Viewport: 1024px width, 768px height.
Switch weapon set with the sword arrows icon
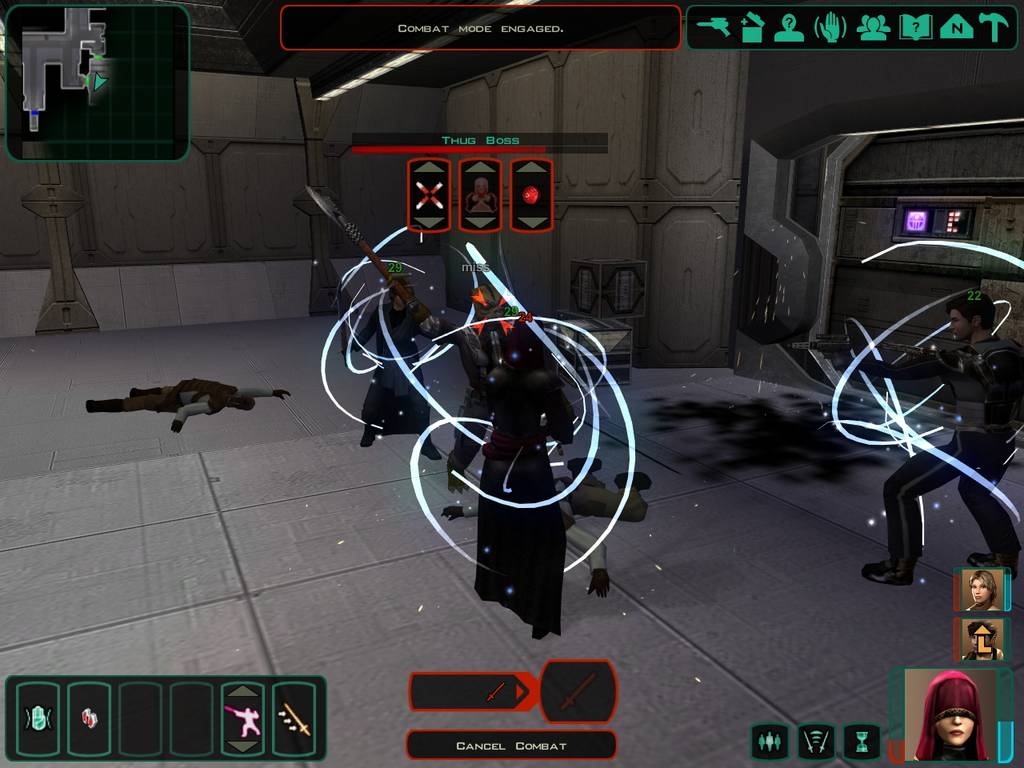tap(294, 718)
